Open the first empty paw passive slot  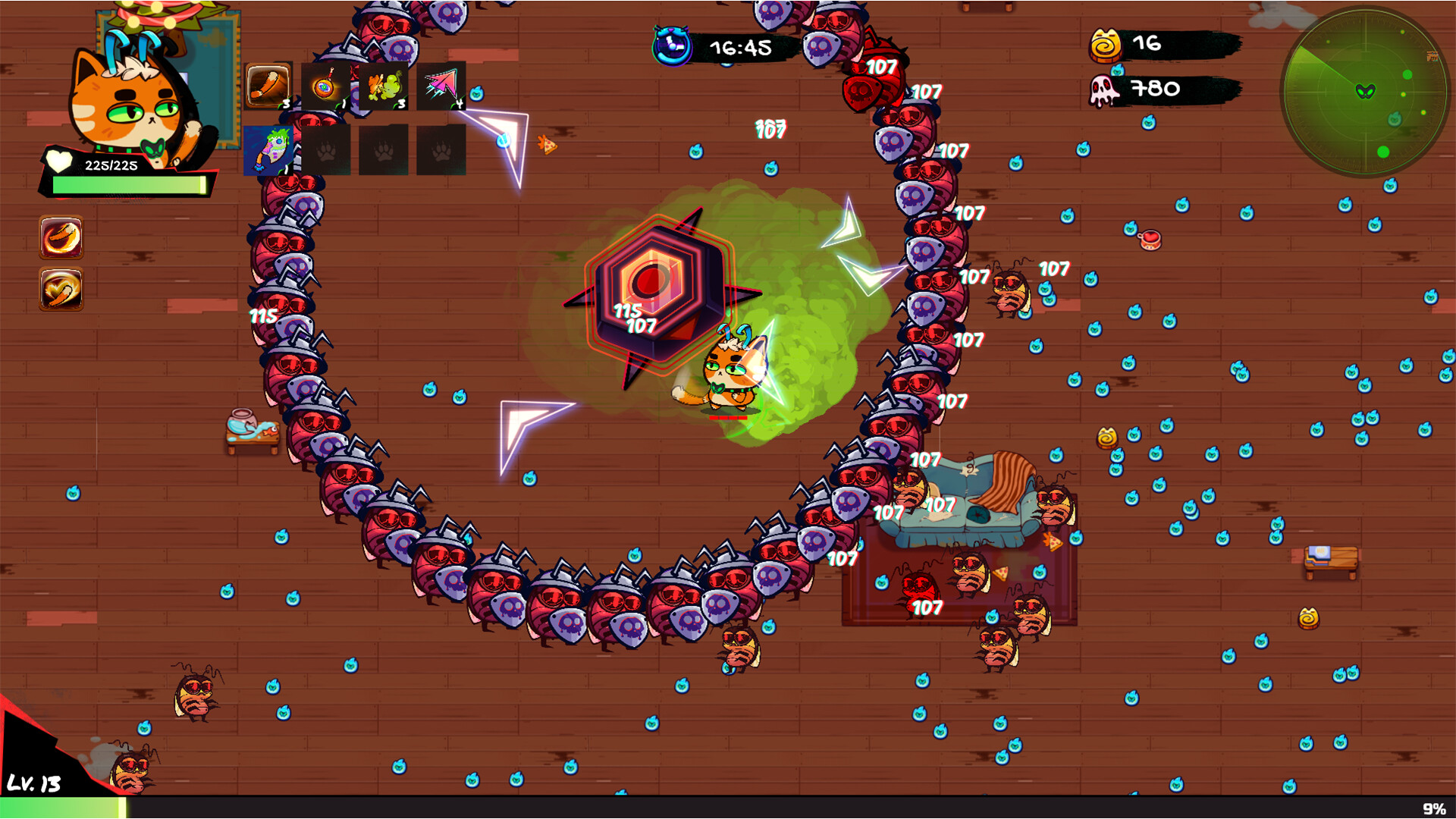pyautogui.click(x=325, y=149)
